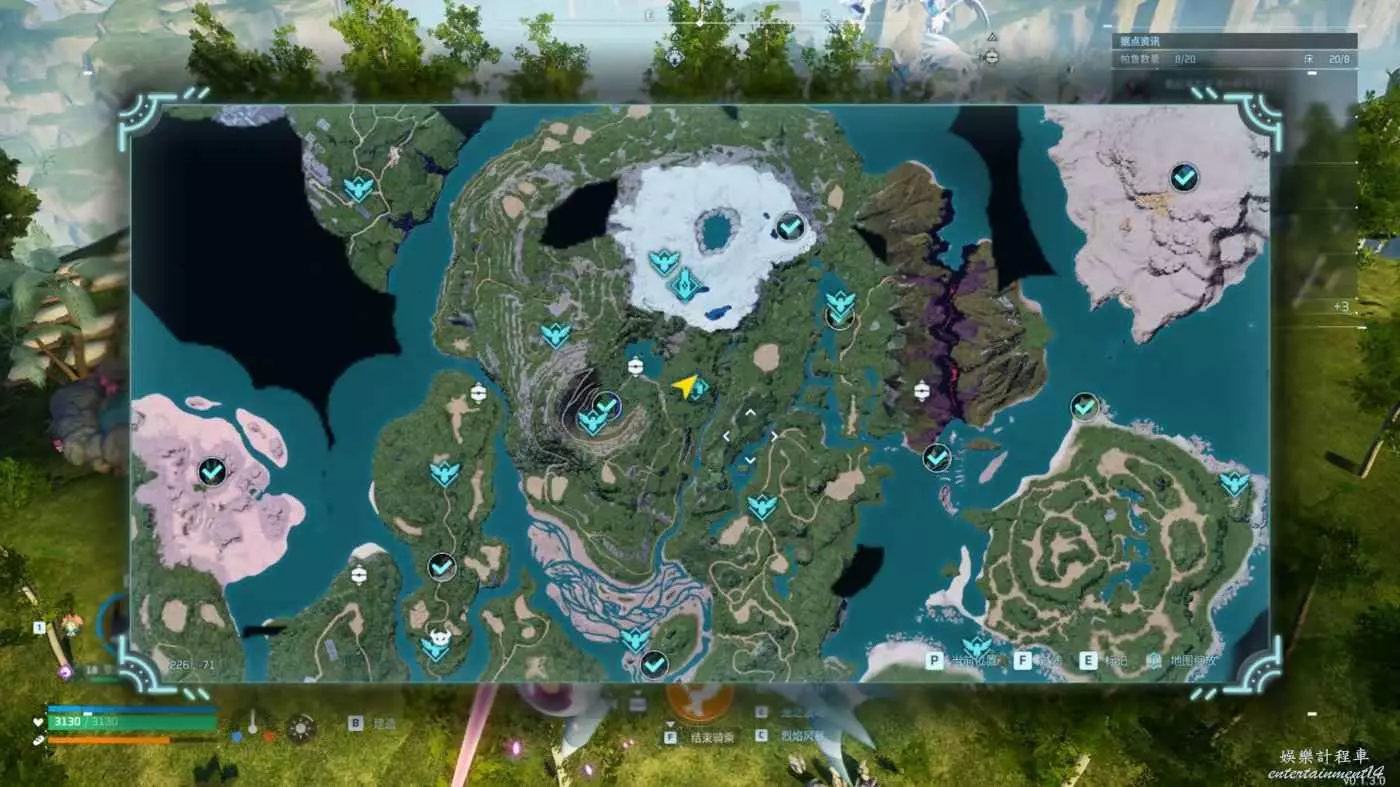Select the fast travel point on the snowfield

[663, 262]
